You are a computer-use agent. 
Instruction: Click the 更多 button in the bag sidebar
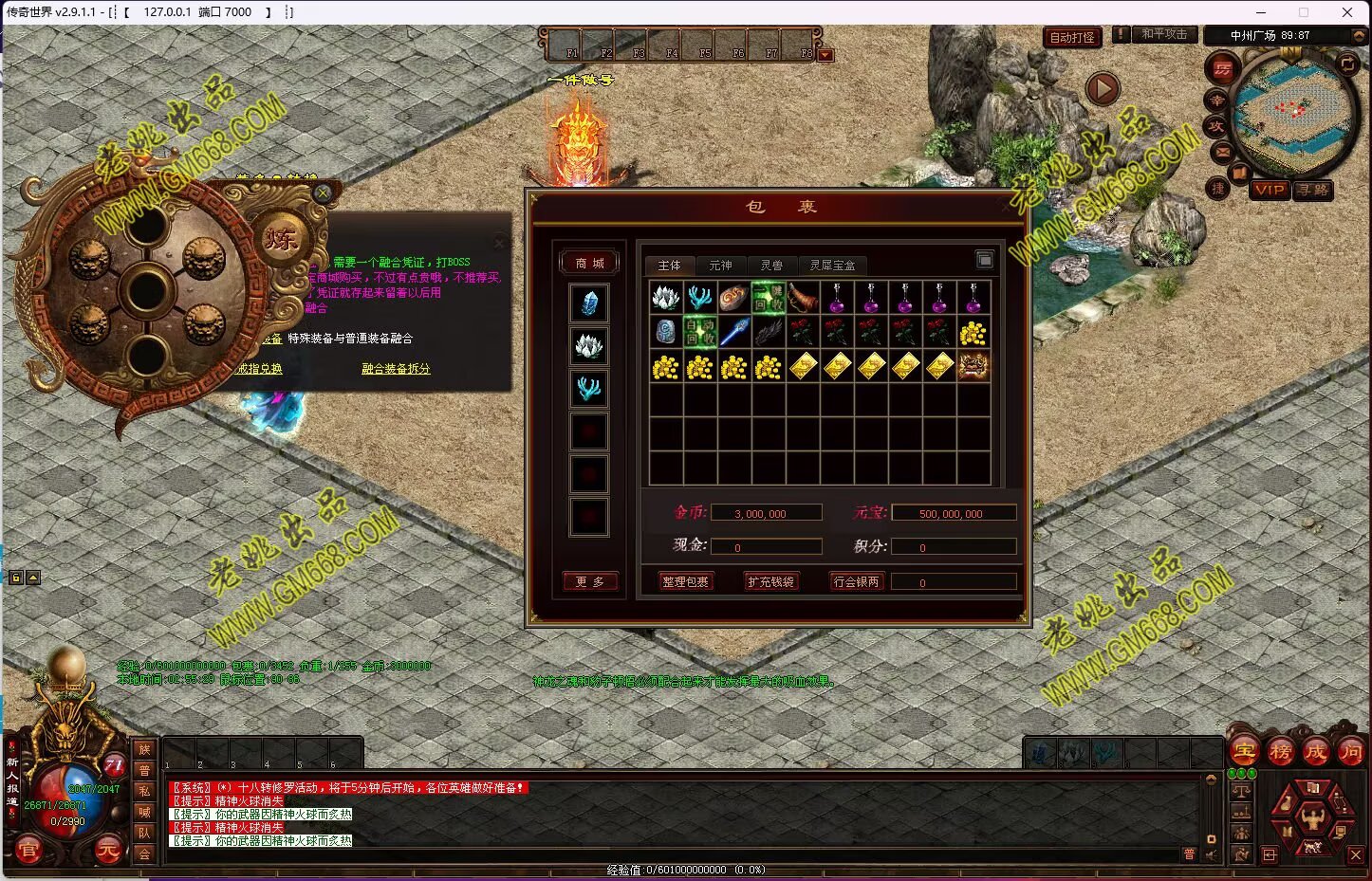pos(589,581)
